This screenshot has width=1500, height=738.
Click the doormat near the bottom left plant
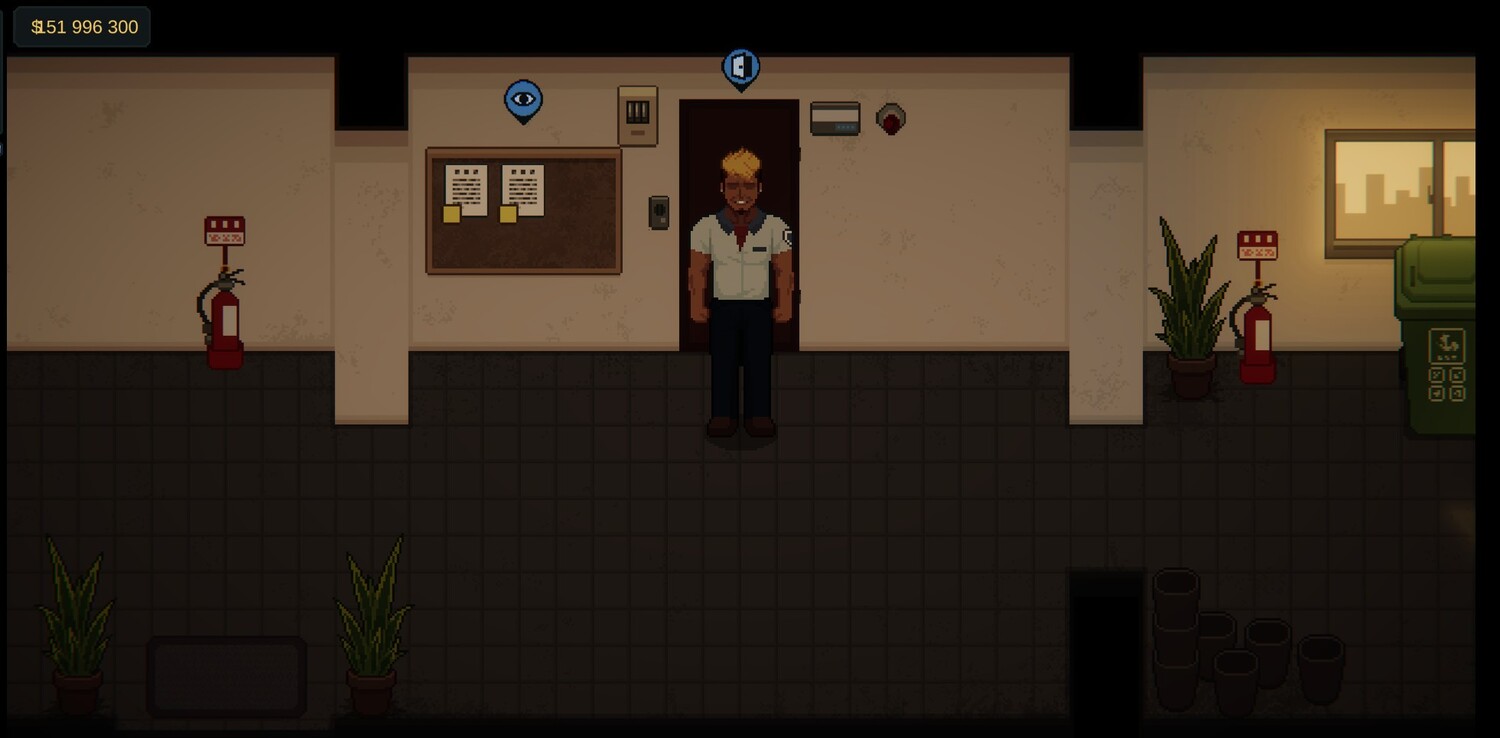[x=226, y=677]
